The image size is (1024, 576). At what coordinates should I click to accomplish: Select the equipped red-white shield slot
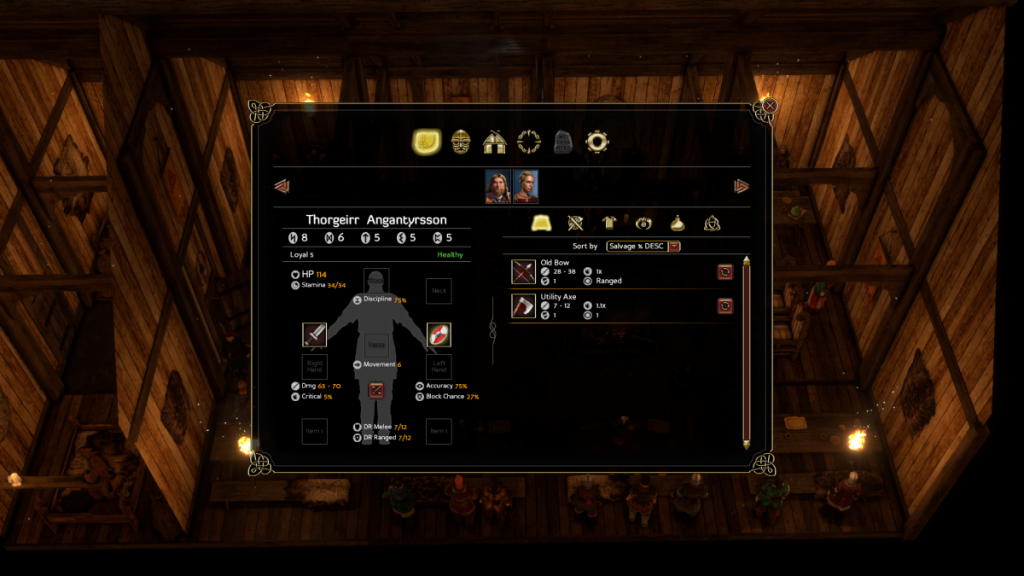point(438,334)
